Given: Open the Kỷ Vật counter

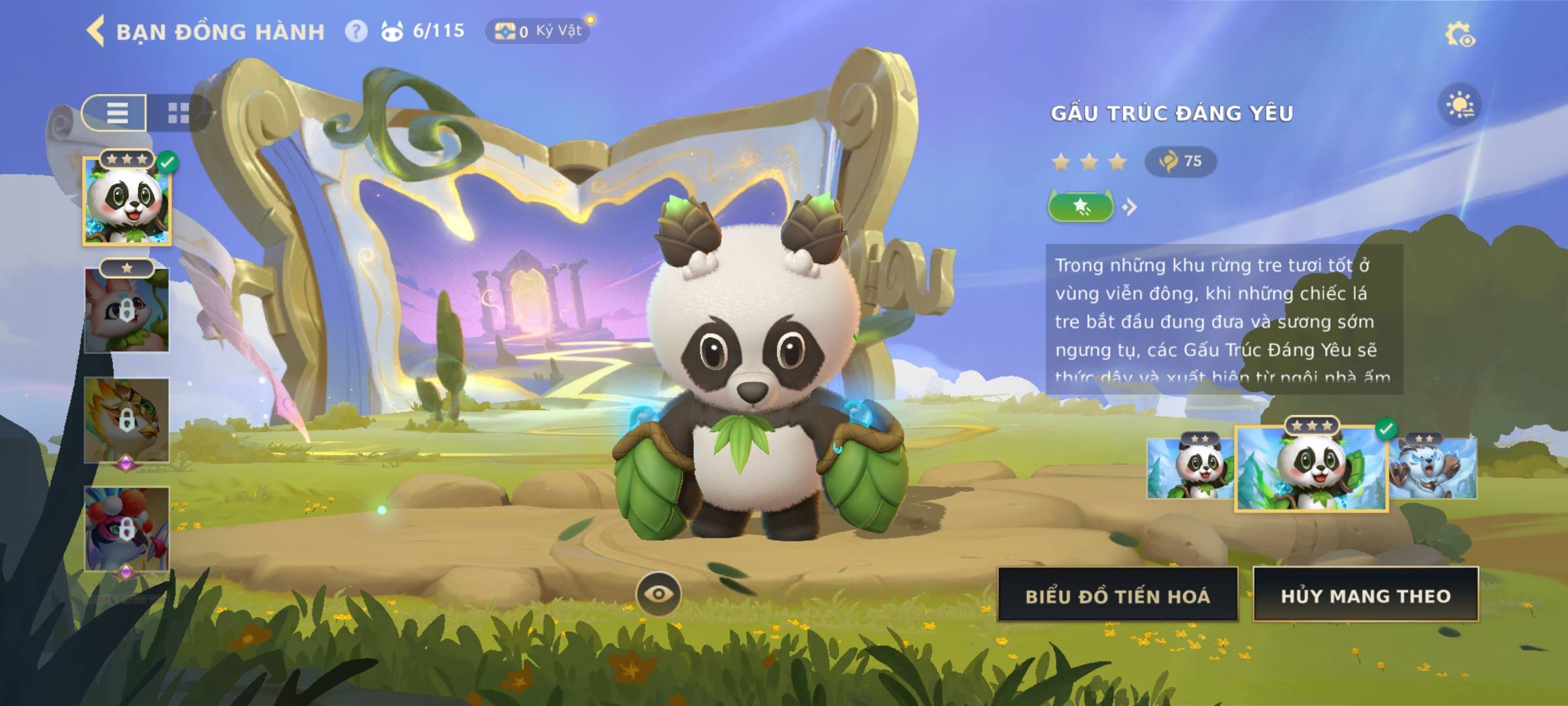Looking at the screenshot, I should [x=538, y=31].
